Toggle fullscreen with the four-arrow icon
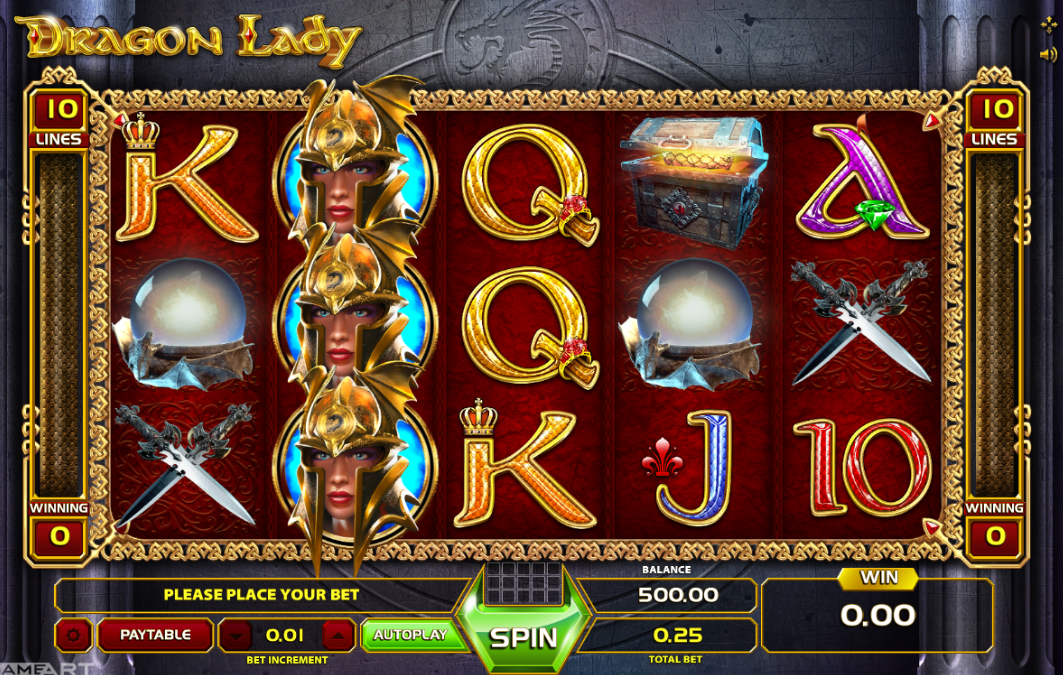Image resolution: width=1063 pixels, height=675 pixels. [1047, 23]
